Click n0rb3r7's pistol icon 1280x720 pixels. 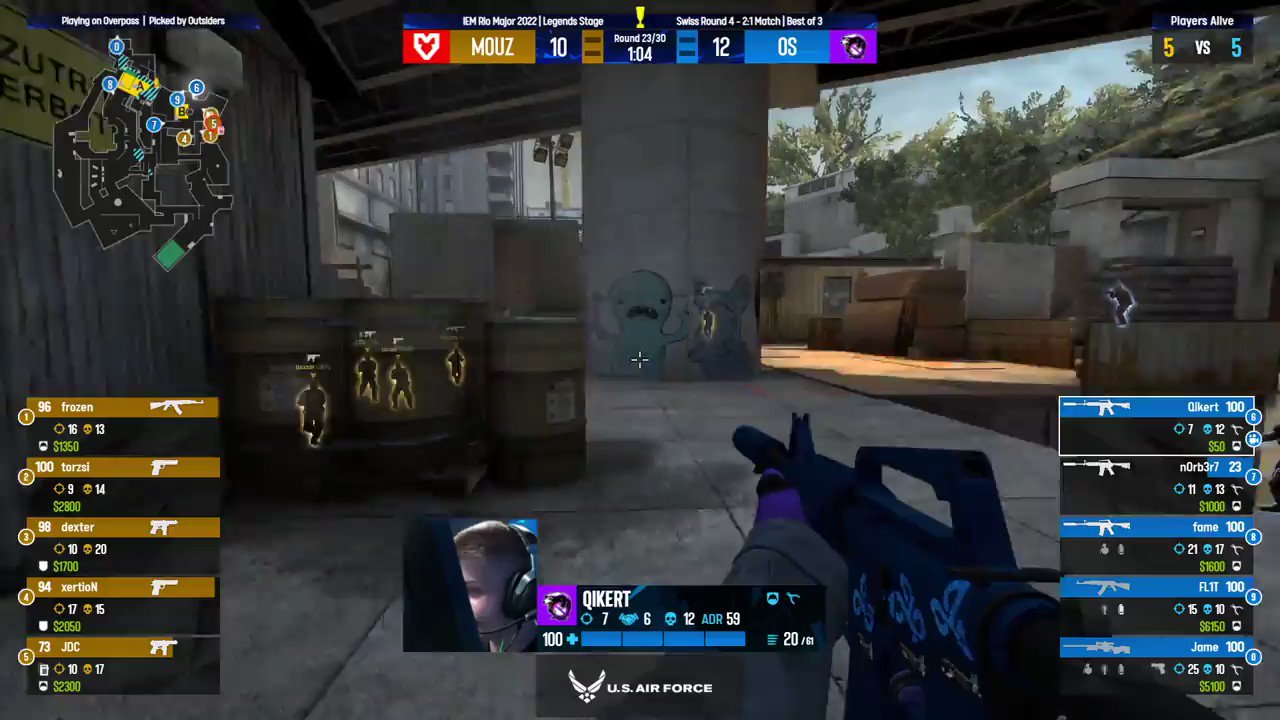coord(1237,490)
